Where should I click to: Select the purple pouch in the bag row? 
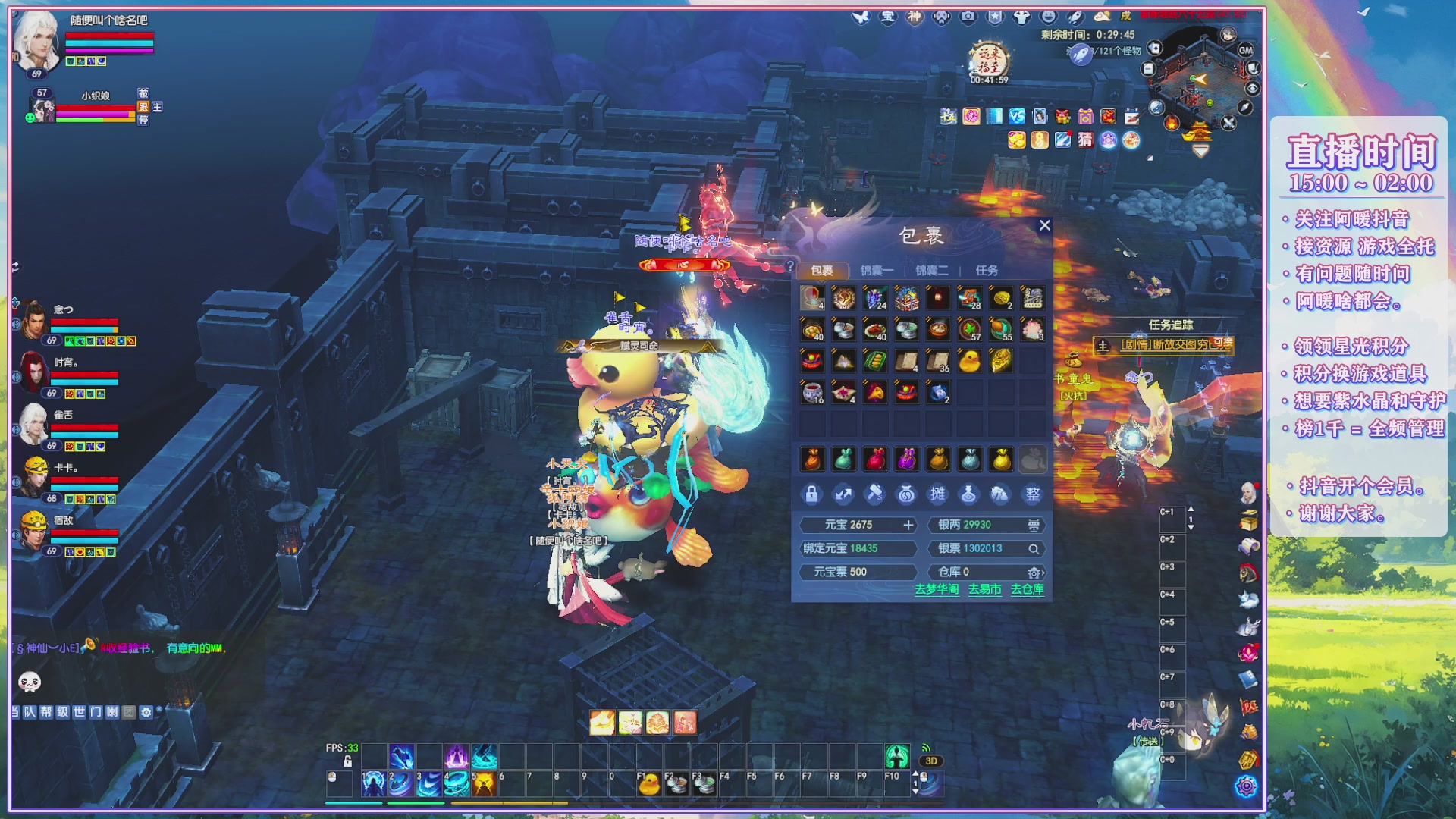[x=906, y=460]
